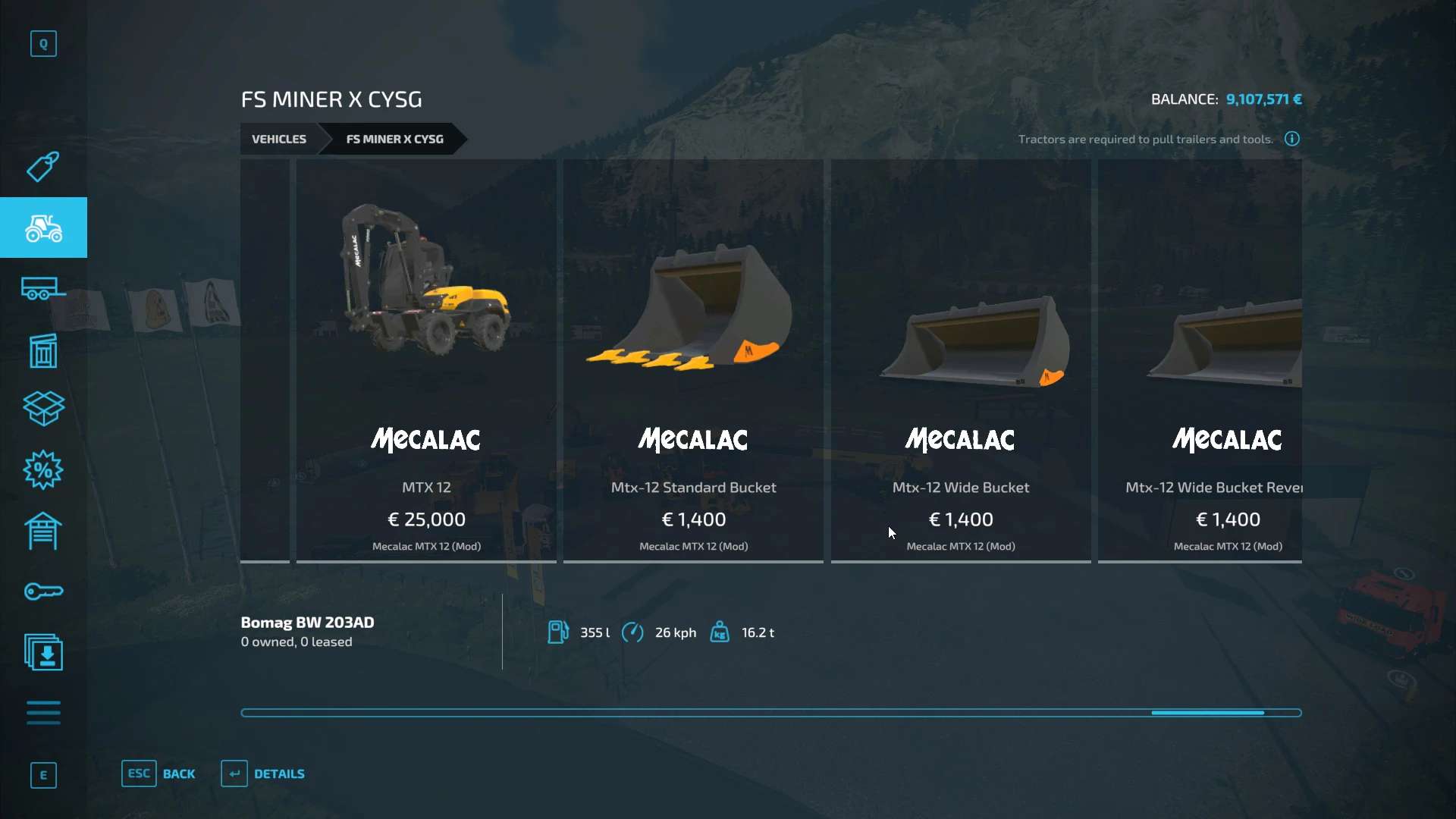Click the horizontal scrollbar thumb
The height and width of the screenshot is (819, 1456).
pos(1207,713)
